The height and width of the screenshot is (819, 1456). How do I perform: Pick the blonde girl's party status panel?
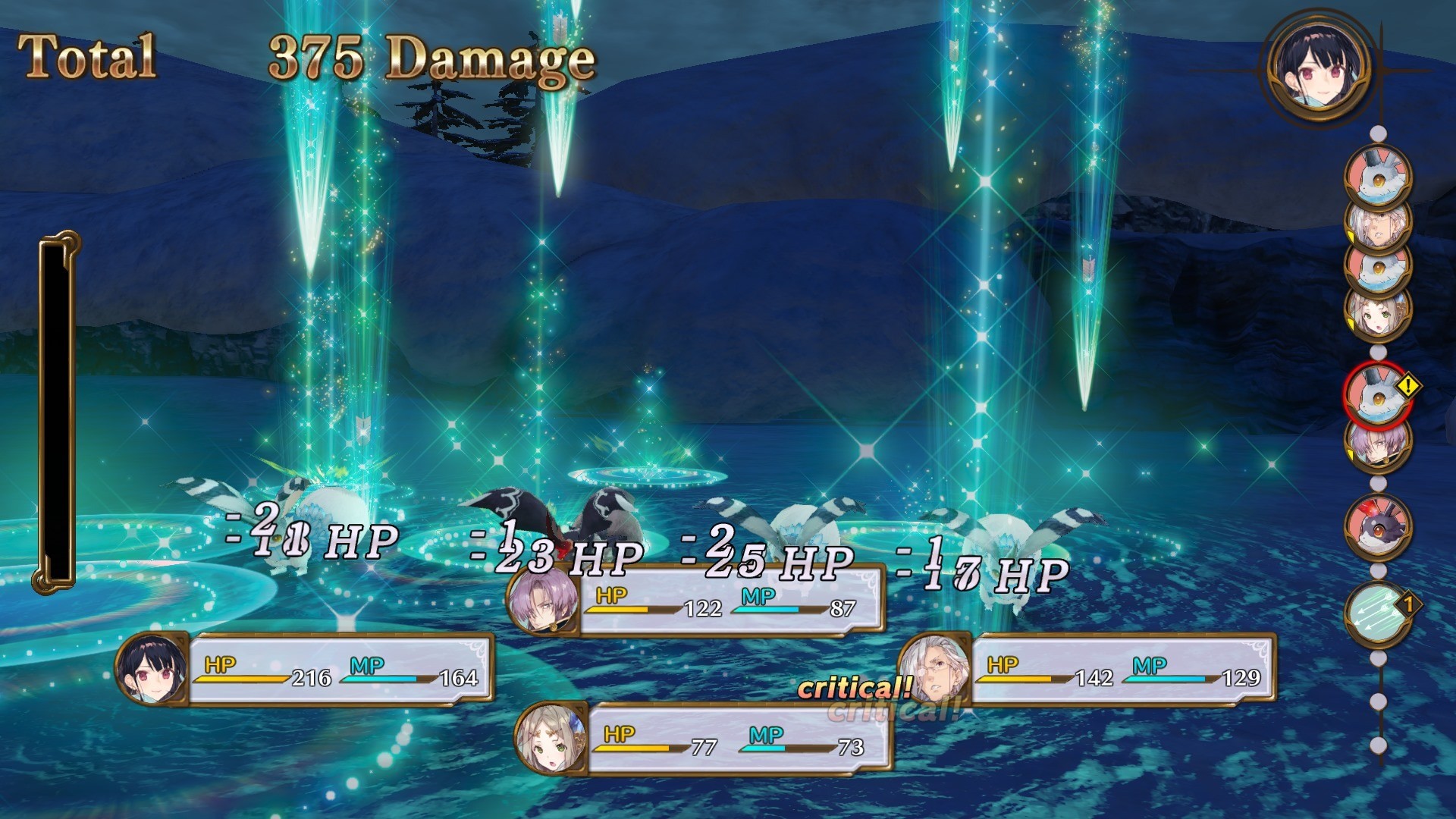(x=702, y=740)
